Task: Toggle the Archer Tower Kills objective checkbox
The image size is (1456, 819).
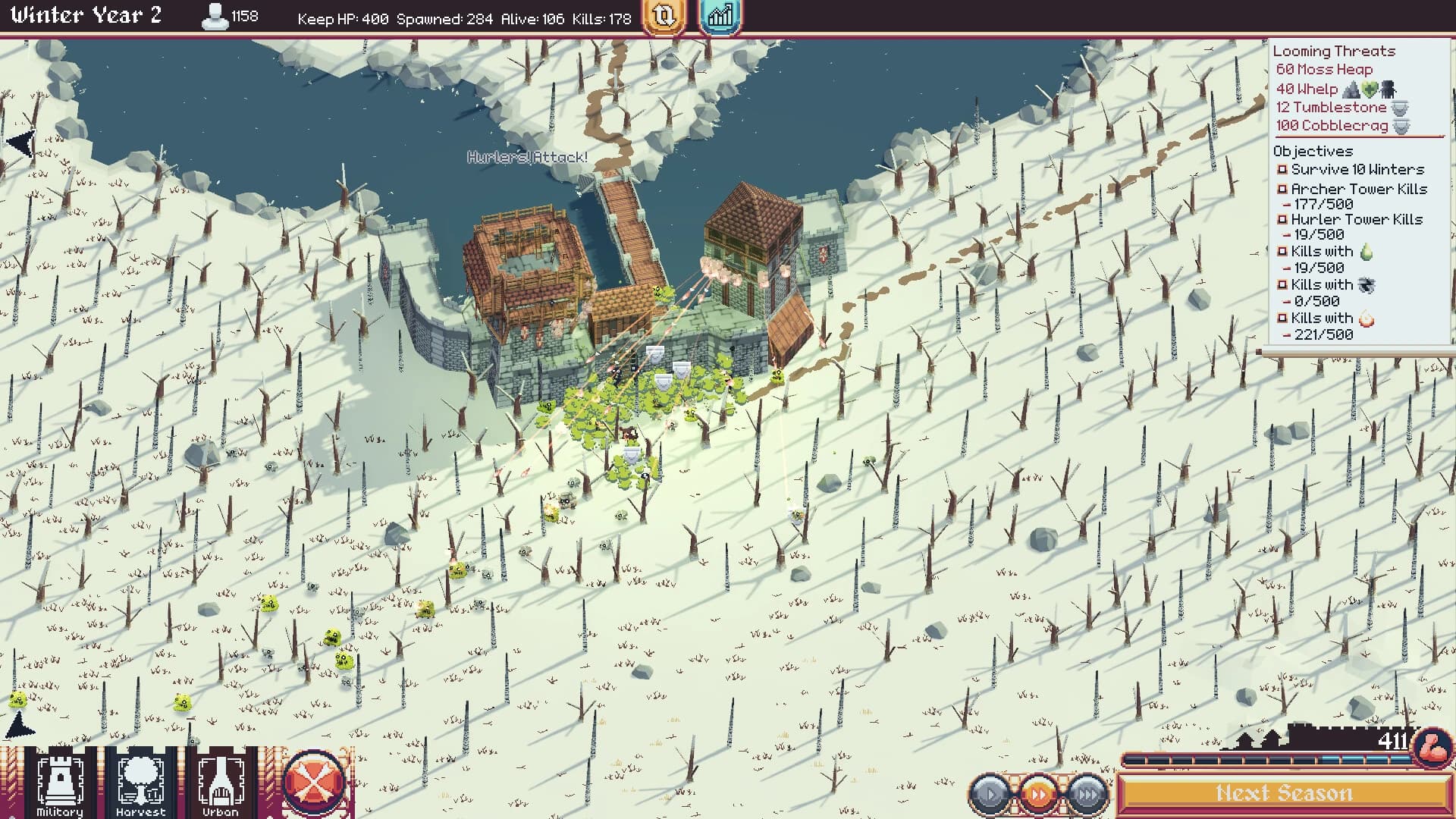Action: 1281,189
